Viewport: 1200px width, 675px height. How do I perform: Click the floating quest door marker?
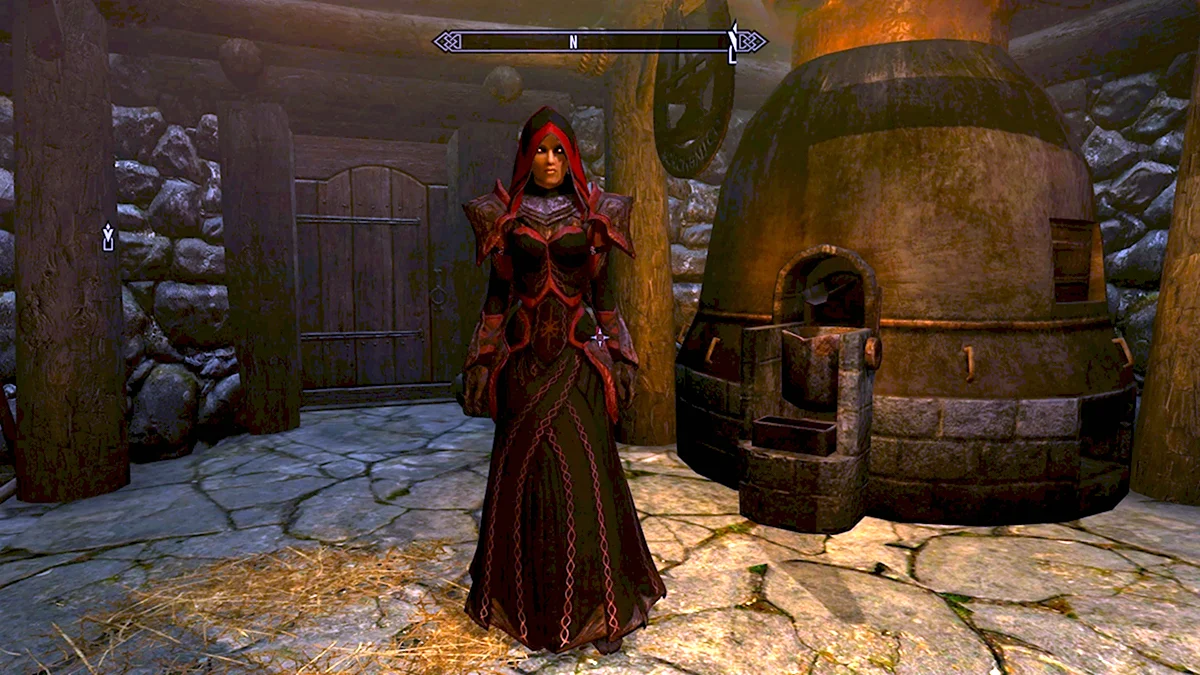point(108,237)
